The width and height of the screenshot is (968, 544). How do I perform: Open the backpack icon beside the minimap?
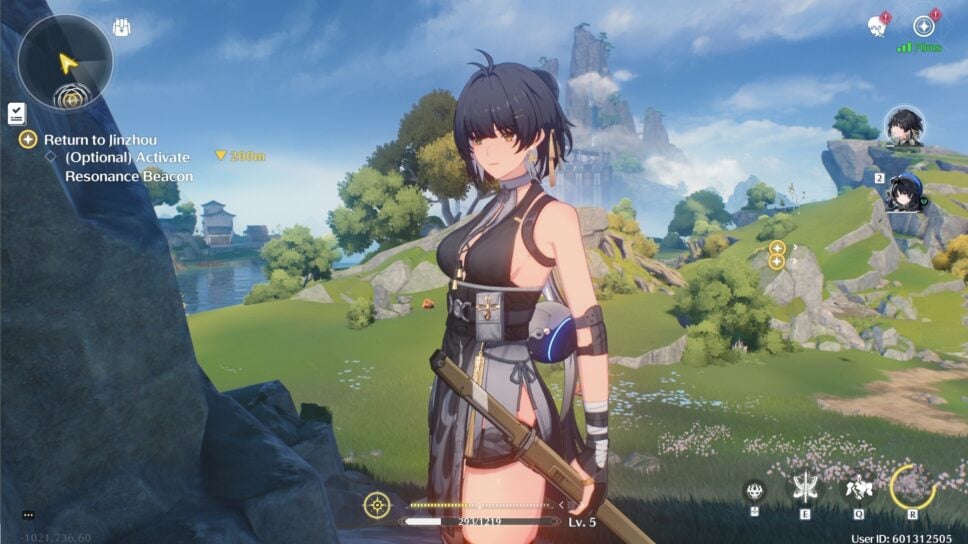point(121,27)
